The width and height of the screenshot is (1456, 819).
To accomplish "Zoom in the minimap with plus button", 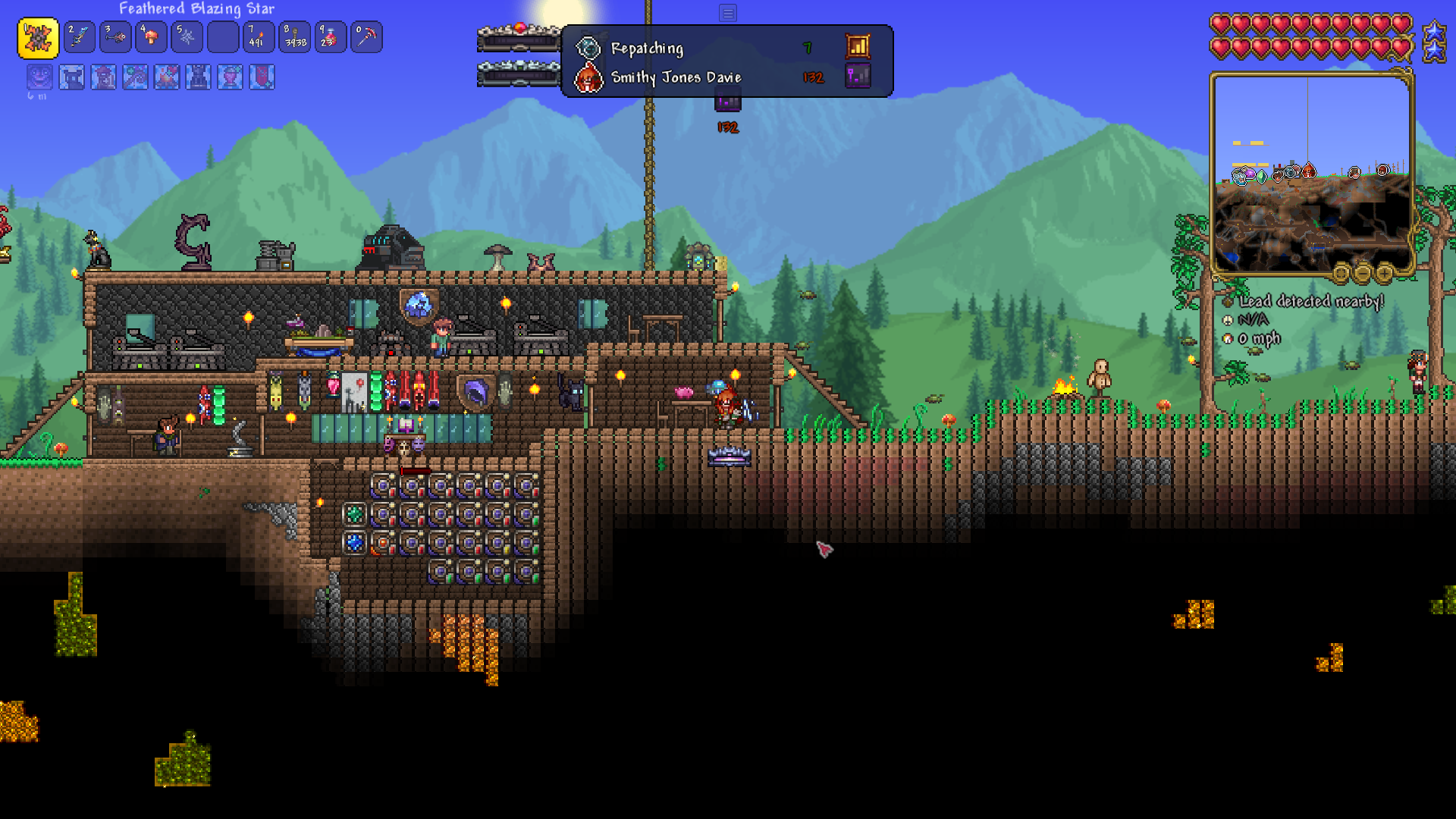I will point(1384,271).
